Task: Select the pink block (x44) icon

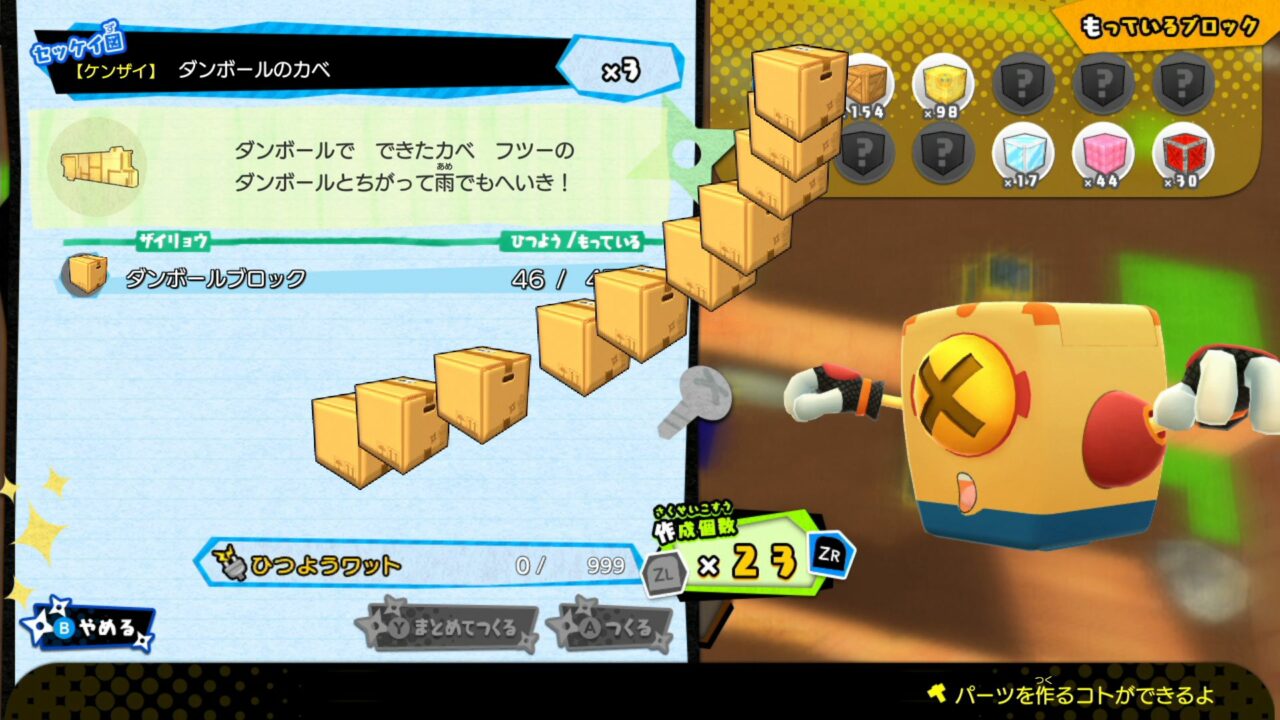Action: [1106, 155]
